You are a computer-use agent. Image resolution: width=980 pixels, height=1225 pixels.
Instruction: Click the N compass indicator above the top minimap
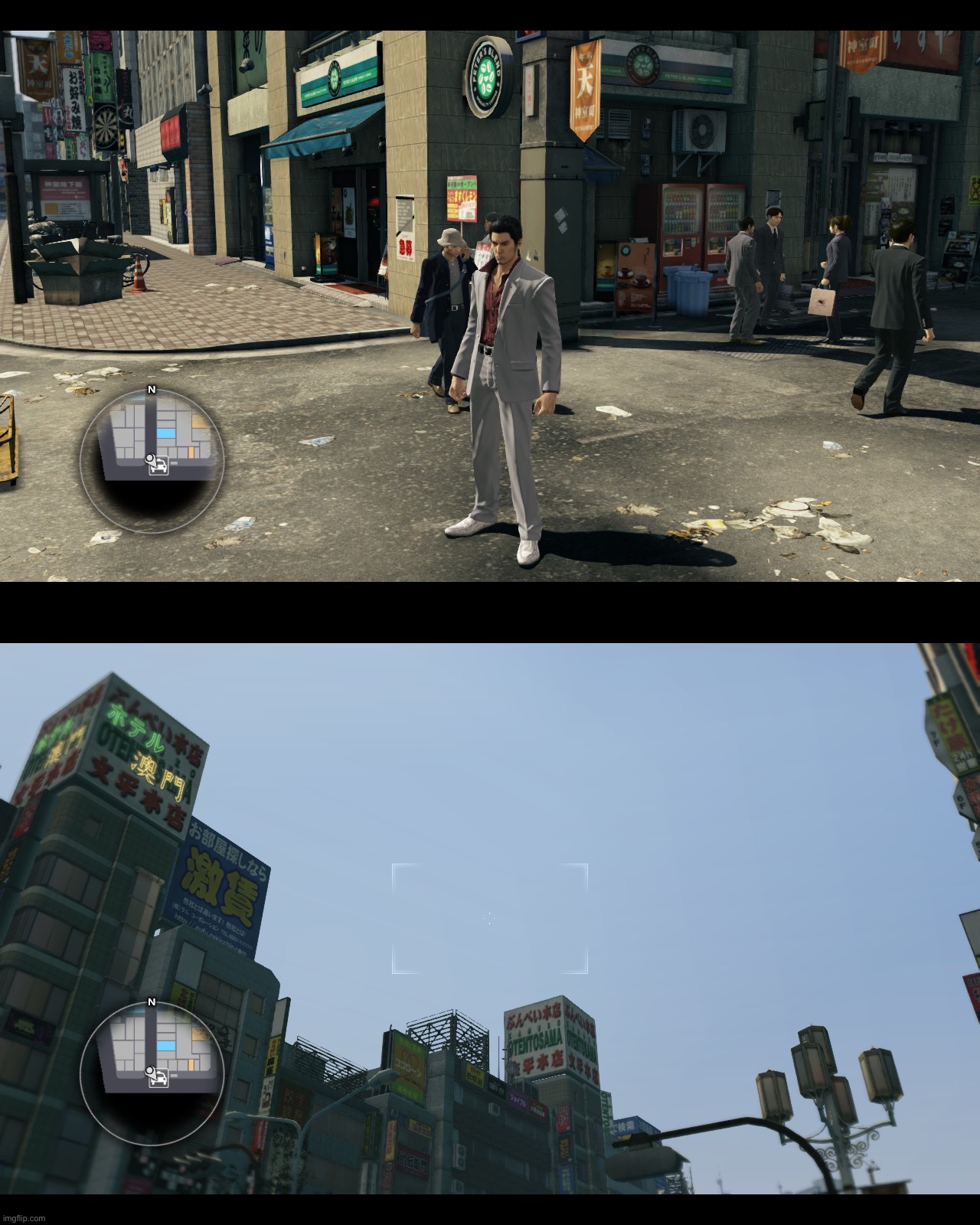click(152, 389)
